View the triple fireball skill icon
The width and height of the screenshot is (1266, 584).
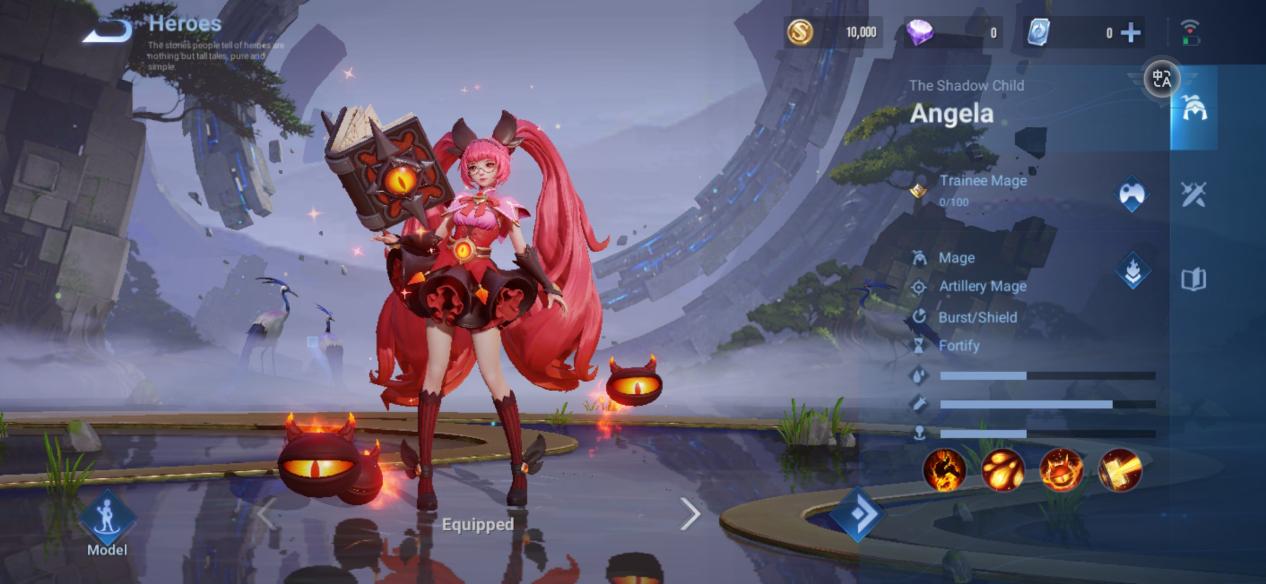[1002, 469]
